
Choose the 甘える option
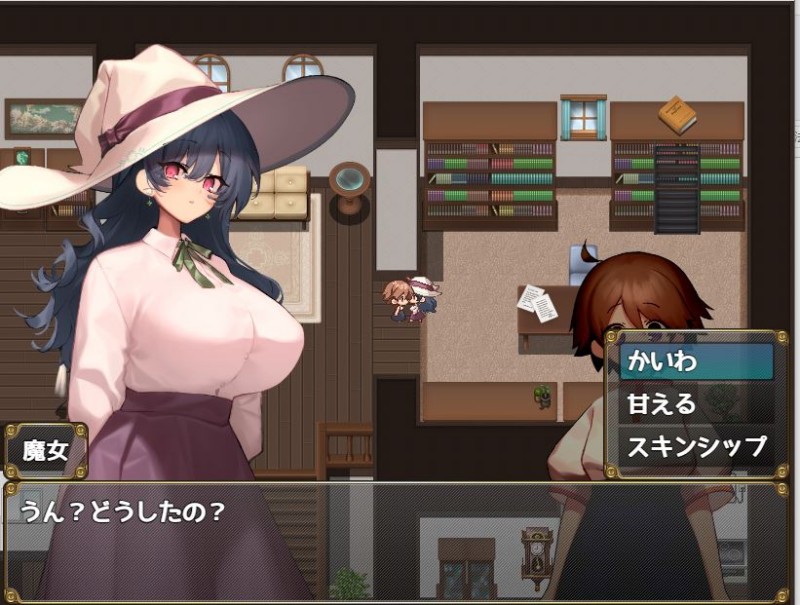(696, 403)
